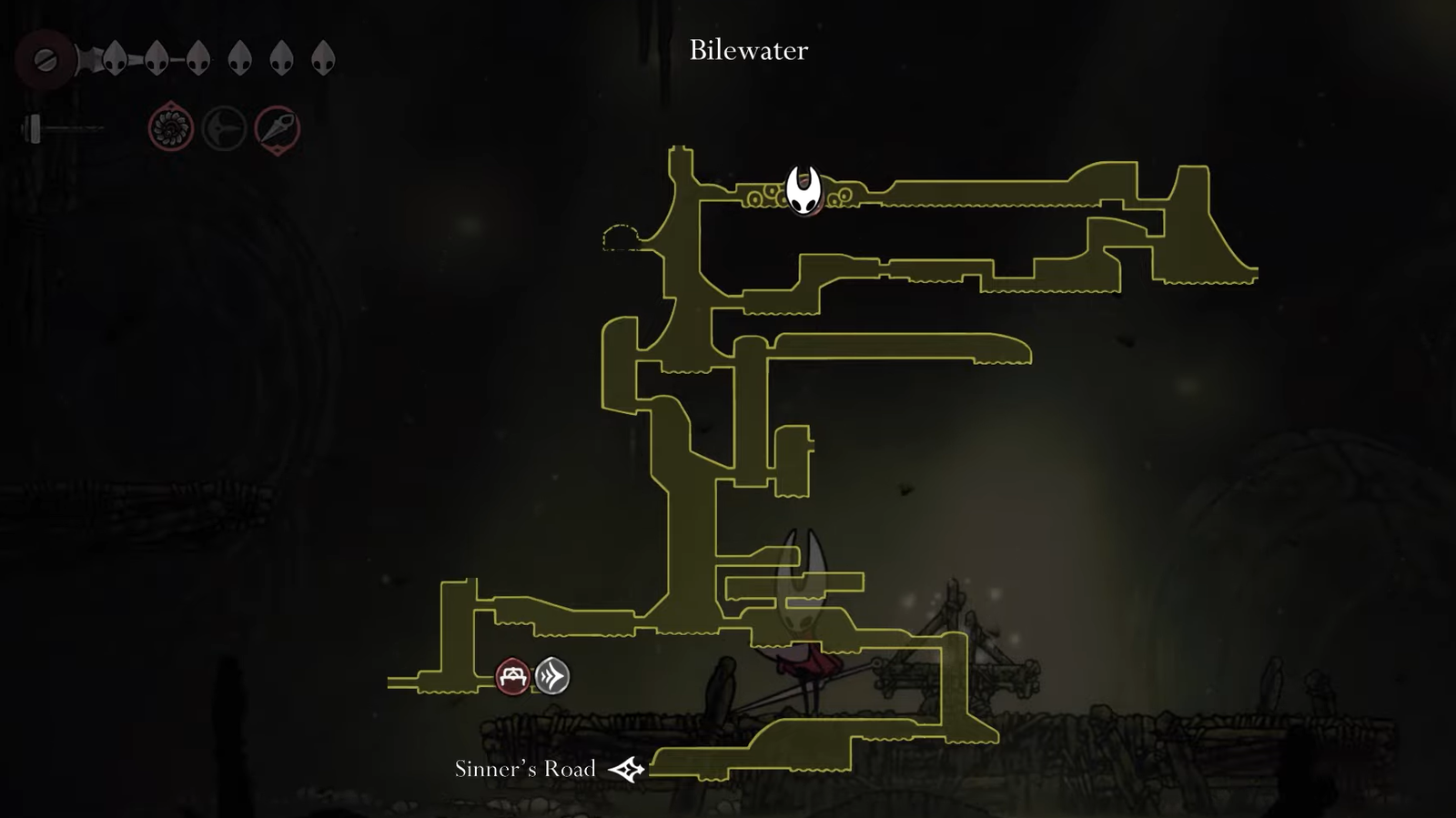1456x818 pixels.
Task: Activate the throwing dagger tool icon
Action: tap(278, 129)
